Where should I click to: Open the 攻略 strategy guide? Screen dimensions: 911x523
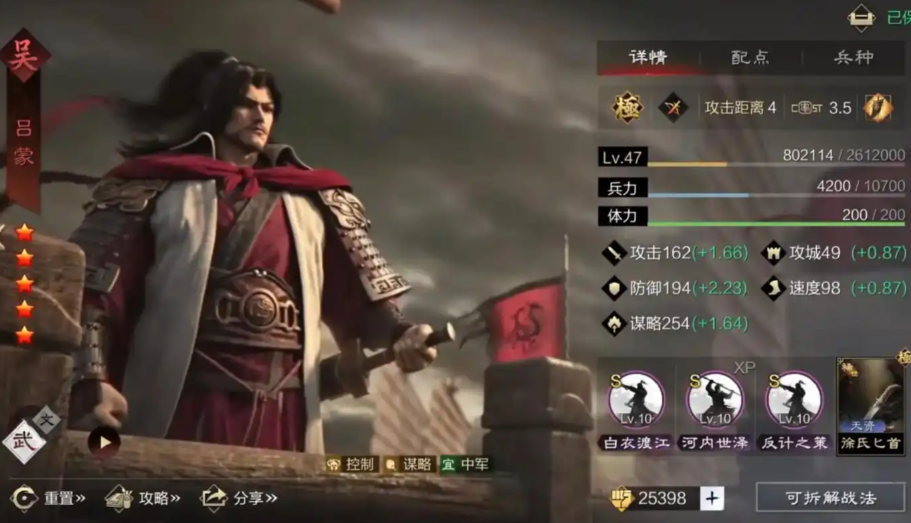pos(144,497)
